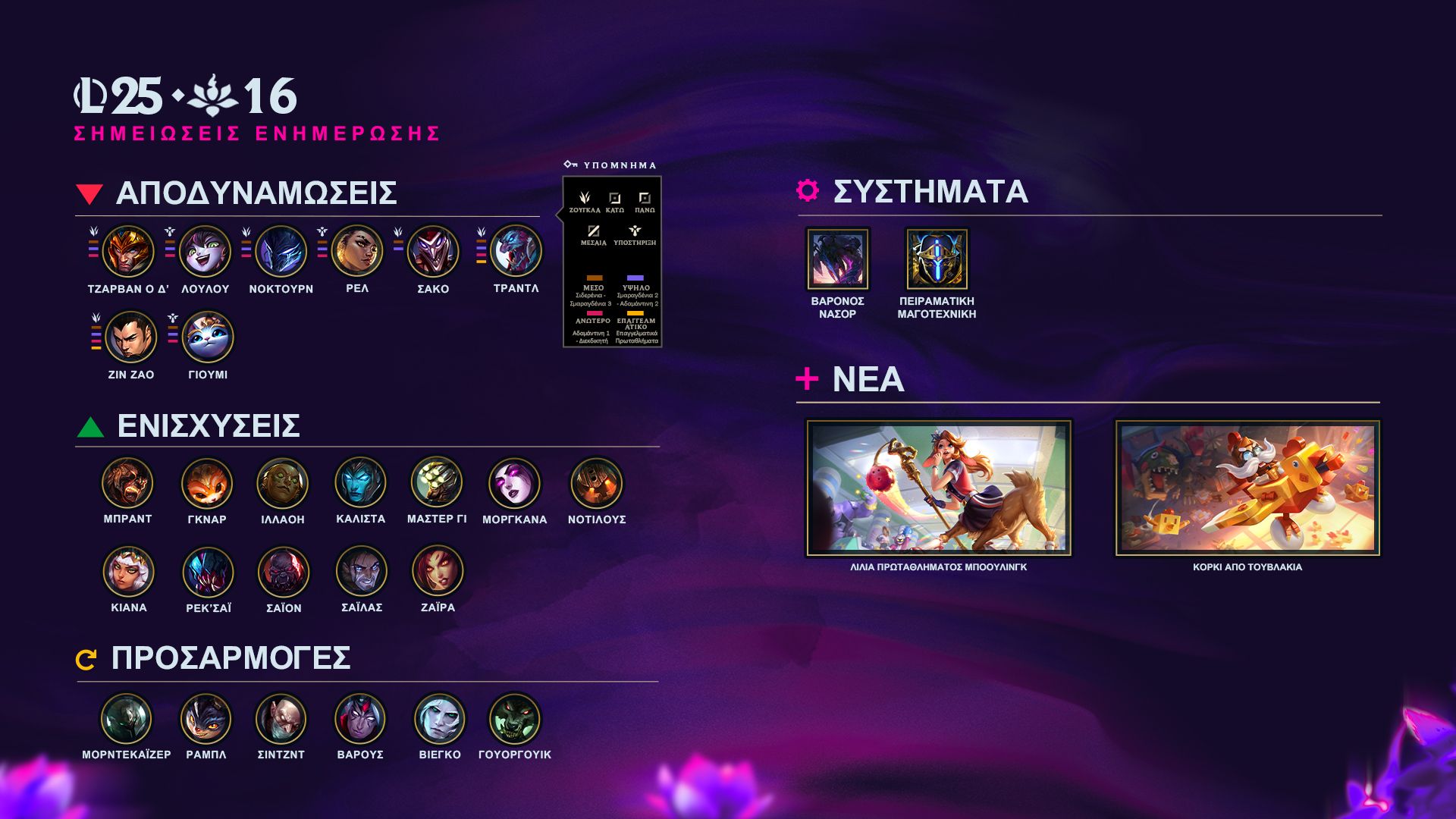Open the Yuumi champion icon

[208, 337]
